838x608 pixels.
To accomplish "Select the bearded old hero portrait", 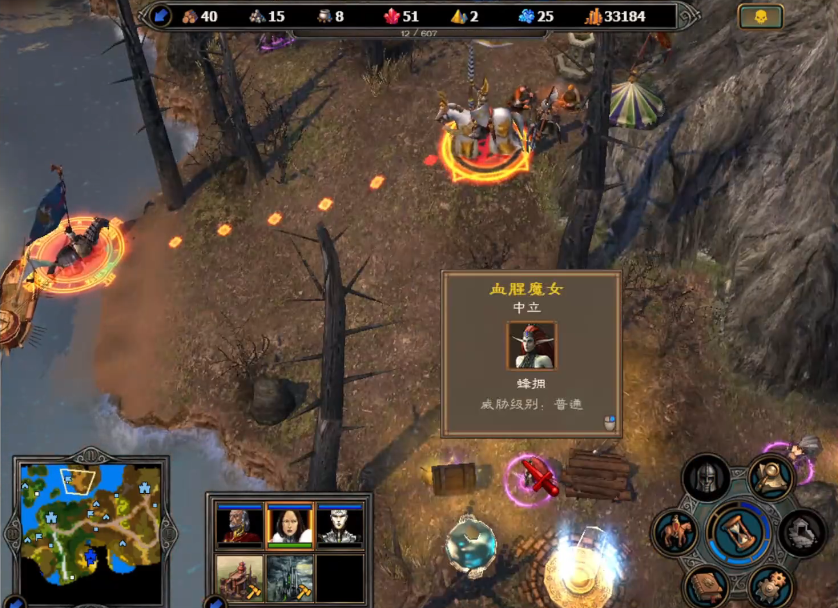I will point(239,525).
